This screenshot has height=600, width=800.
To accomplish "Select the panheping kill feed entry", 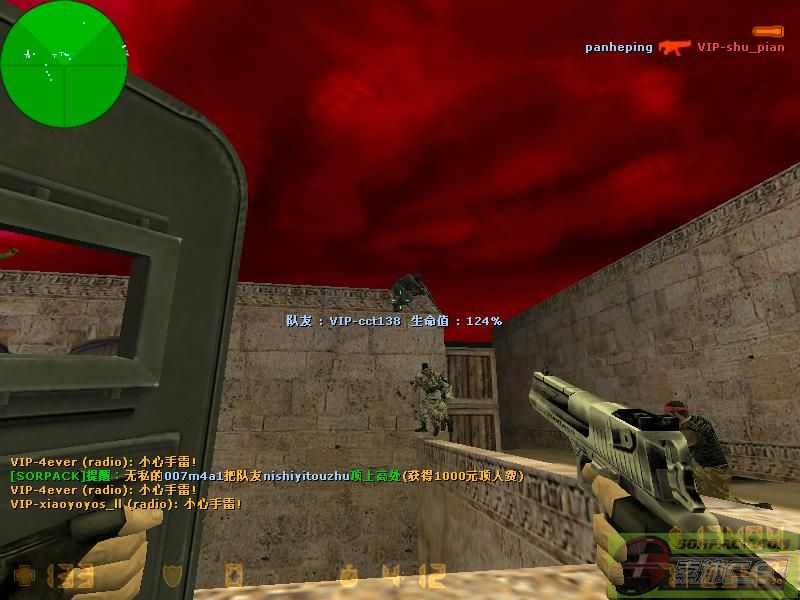I will [x=619, y=47].
